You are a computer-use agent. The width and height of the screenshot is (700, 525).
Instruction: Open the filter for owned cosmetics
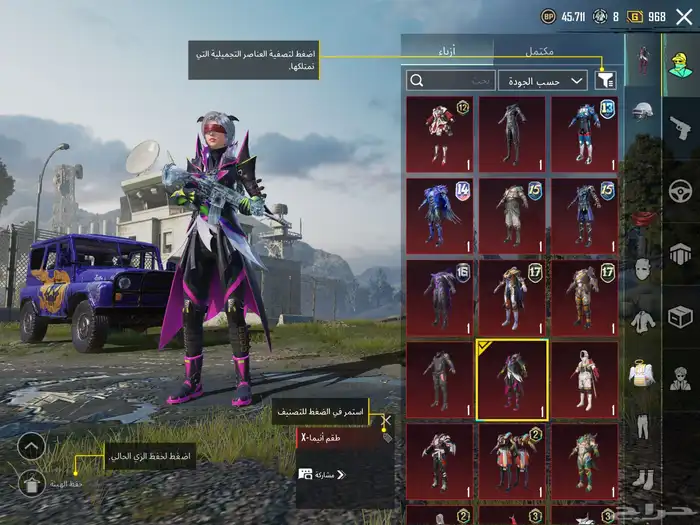(x=605, y=80)
